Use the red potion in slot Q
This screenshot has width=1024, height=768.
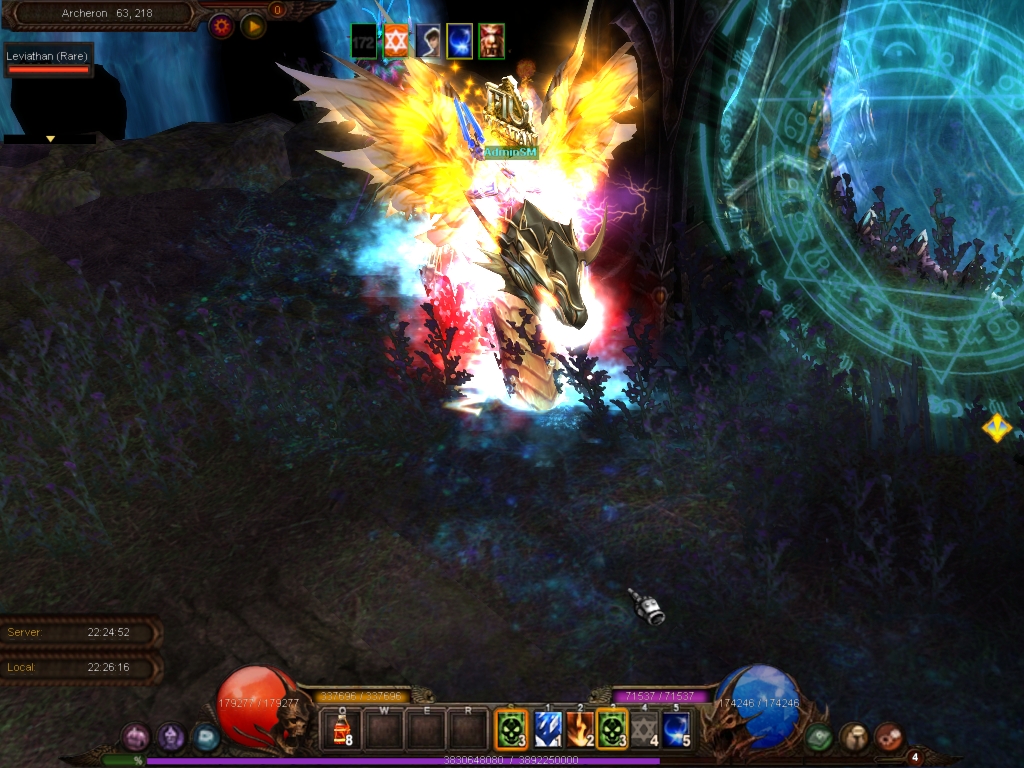(x=341, y=728)
